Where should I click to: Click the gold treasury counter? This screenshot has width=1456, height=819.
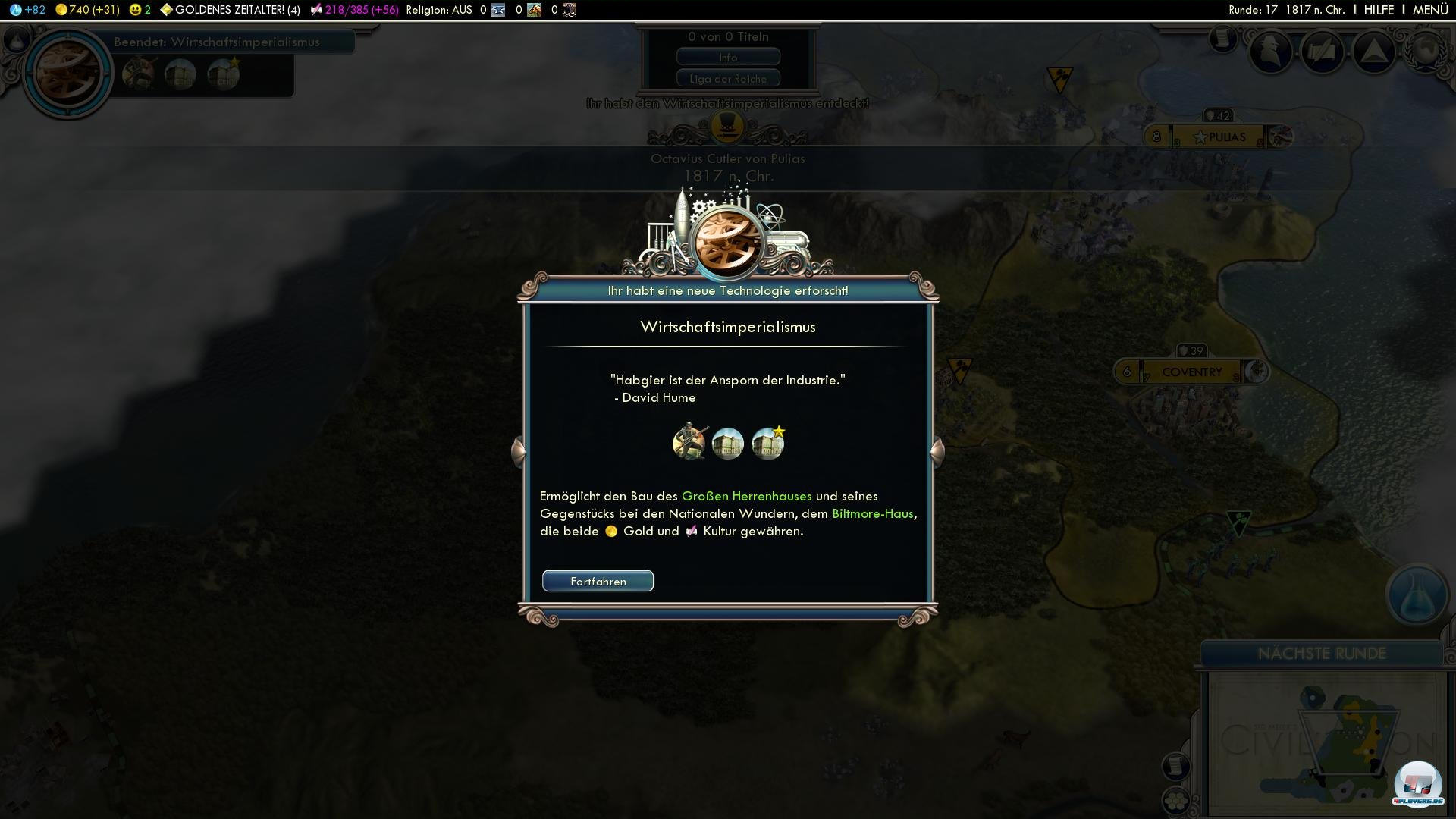coord(87,10)
